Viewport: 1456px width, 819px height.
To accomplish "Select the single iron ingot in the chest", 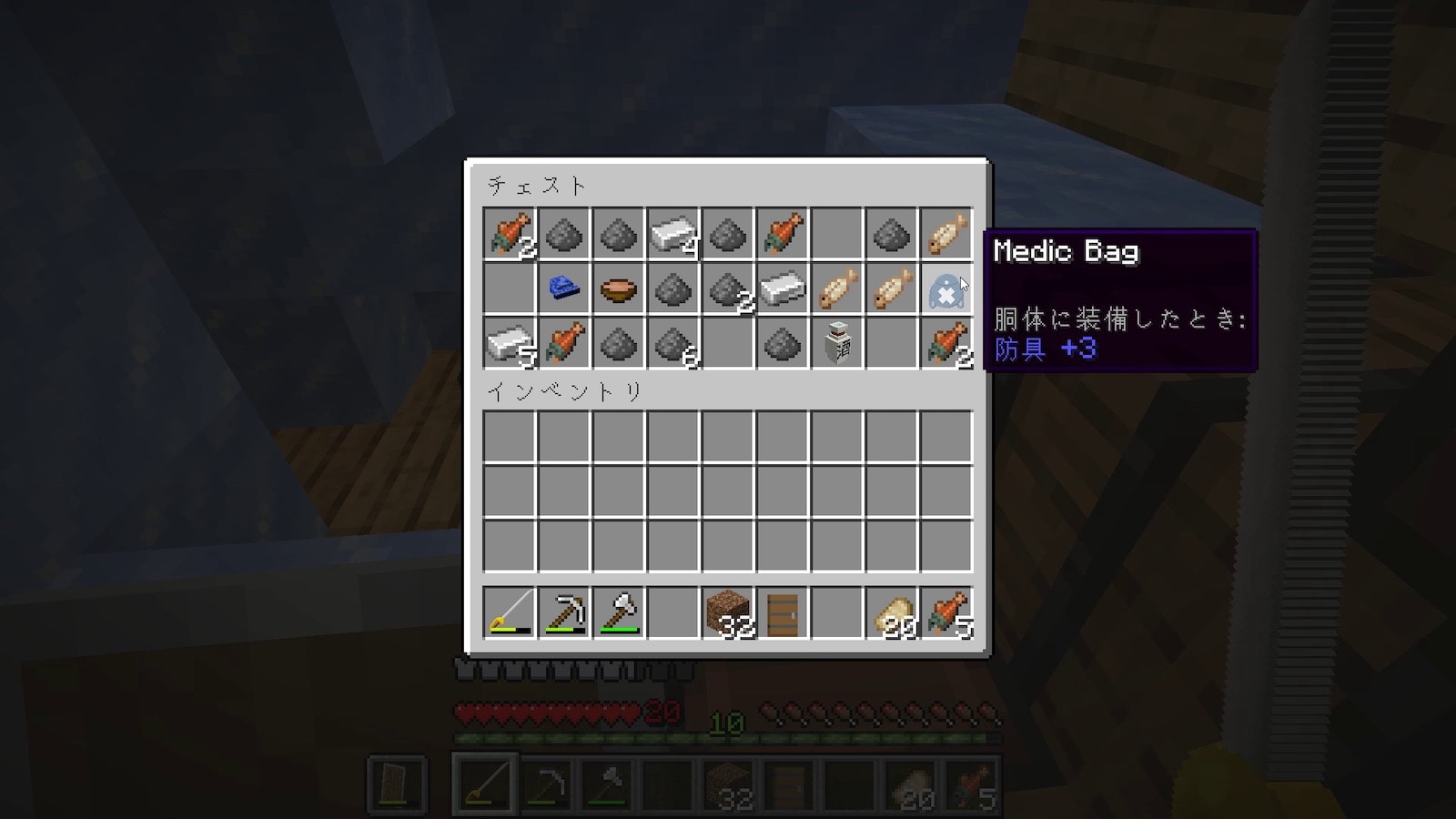I will point(782,290).
